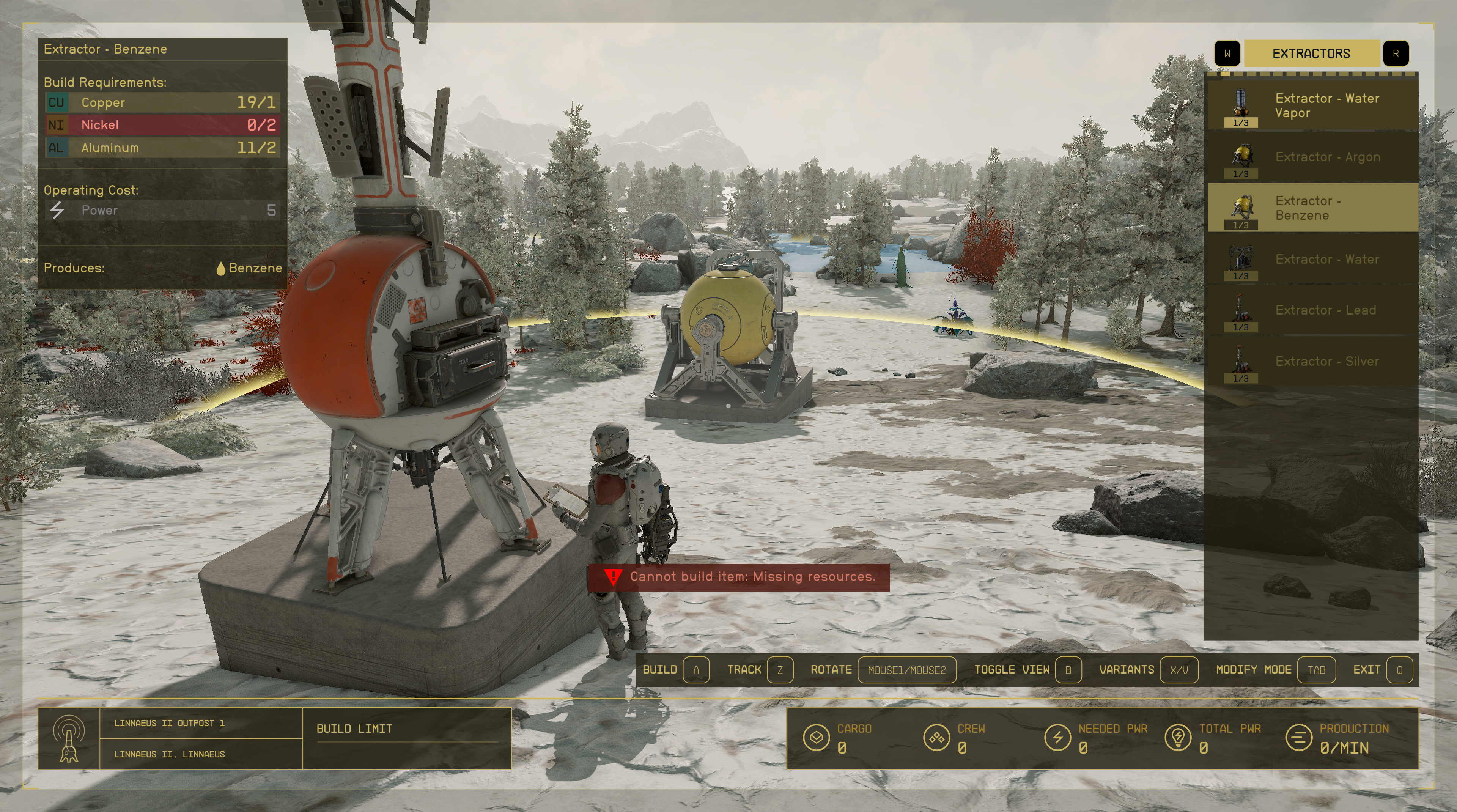Pick the Extractor - Water option

click(1312, 260)
